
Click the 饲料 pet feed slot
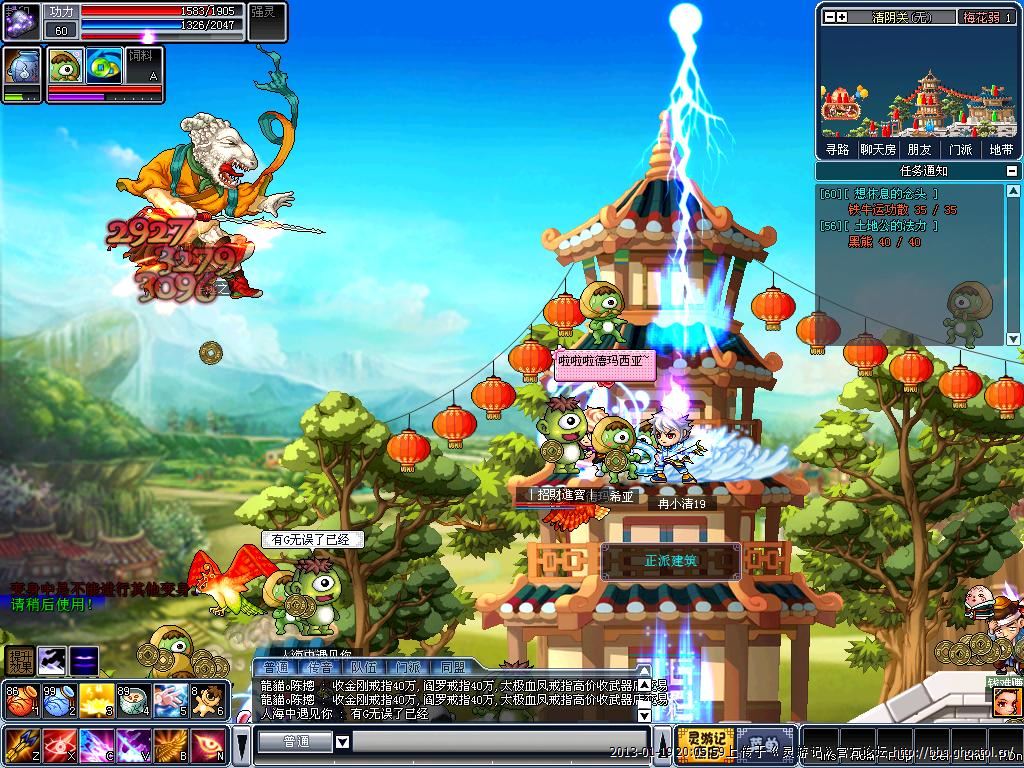(x=143, y=66)
